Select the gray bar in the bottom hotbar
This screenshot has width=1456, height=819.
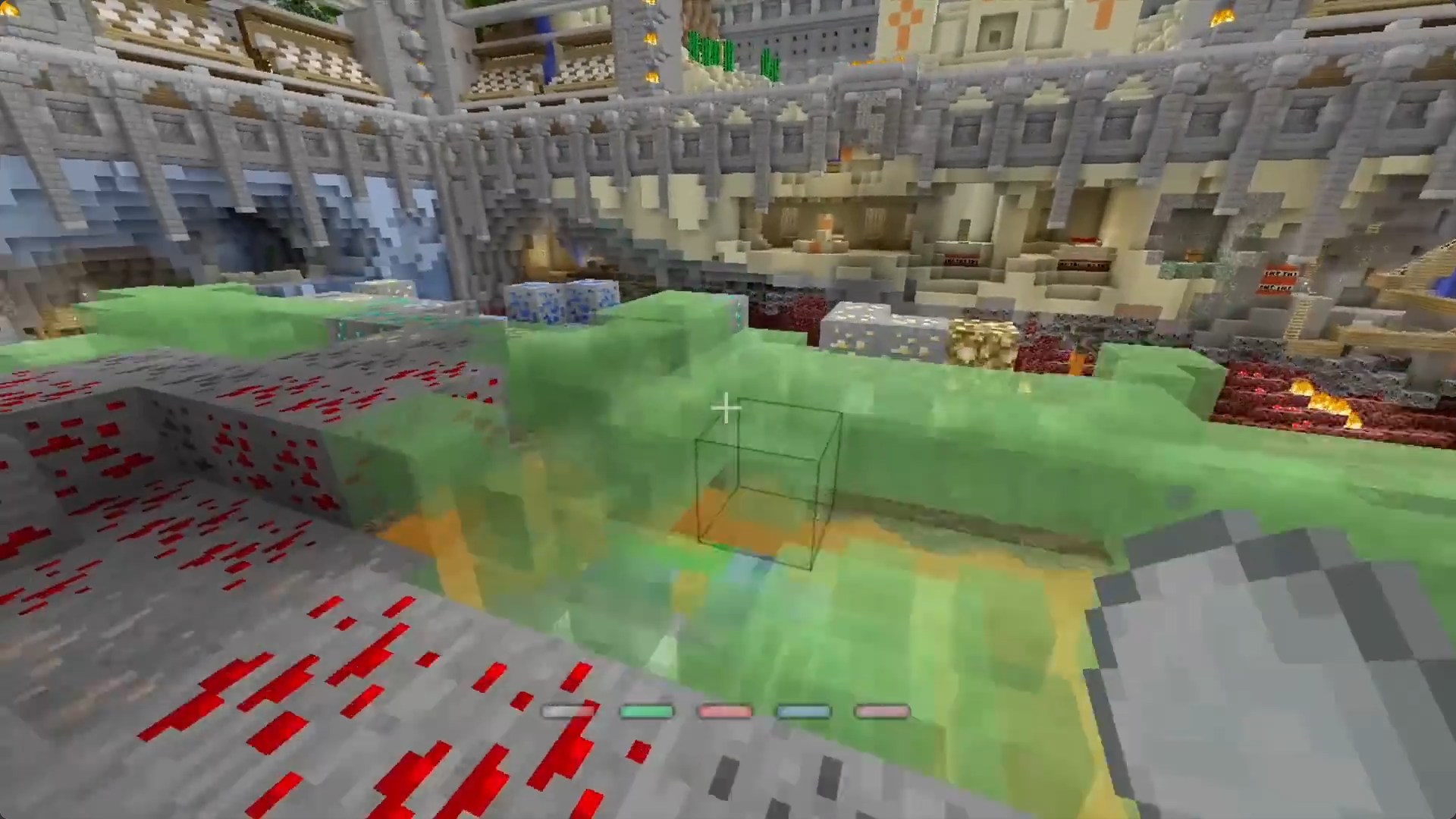coord(570,711)
